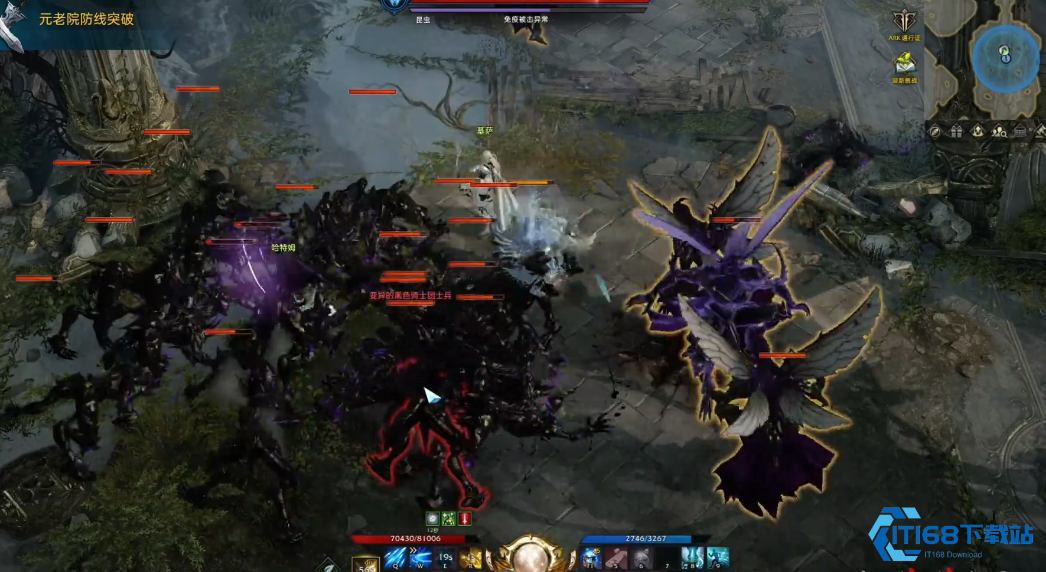Screen dimensions: 1046x572
Task: Activate the Q skill icon
Action: [394, 558]
